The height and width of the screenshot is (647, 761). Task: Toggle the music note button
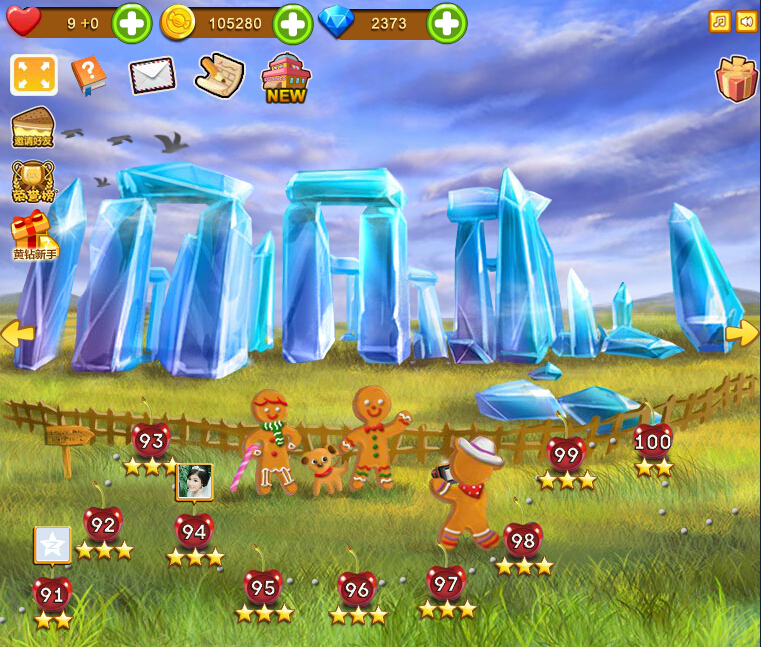[x=719, y=21]
